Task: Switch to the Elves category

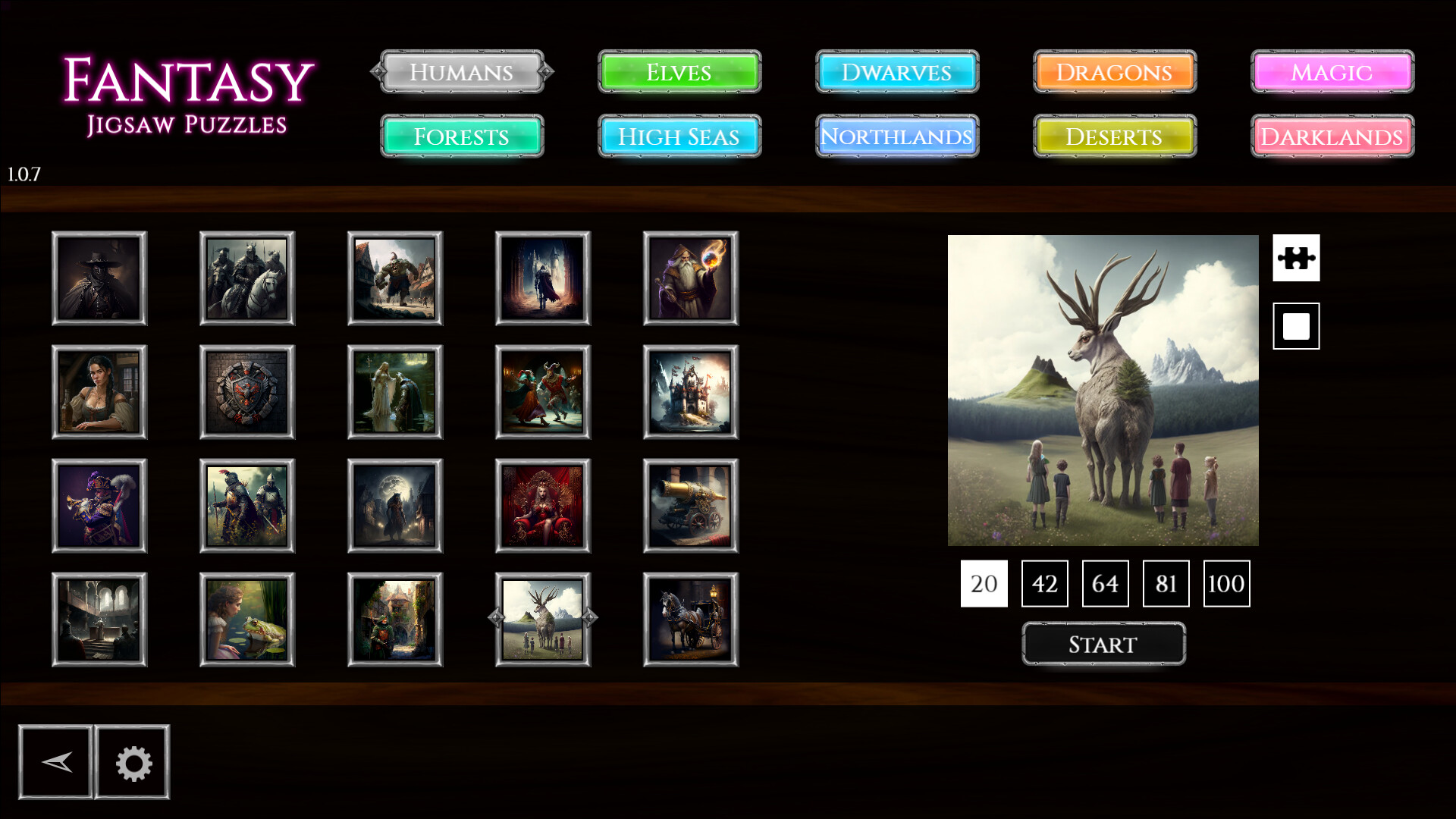Action: pyautogui.click(x=679, y=72)
